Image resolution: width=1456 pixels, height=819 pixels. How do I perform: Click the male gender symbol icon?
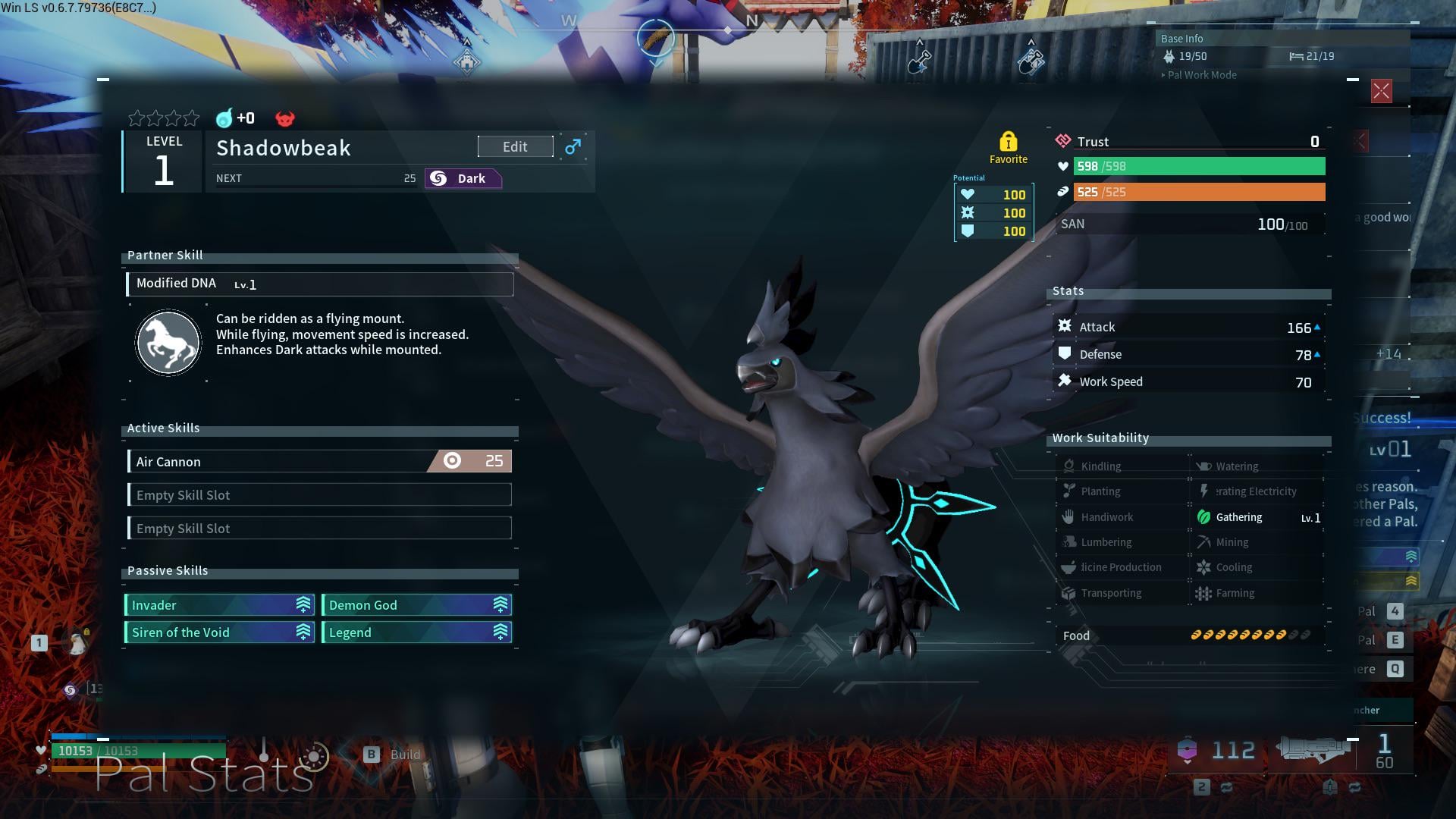click(x=573, y=146)
